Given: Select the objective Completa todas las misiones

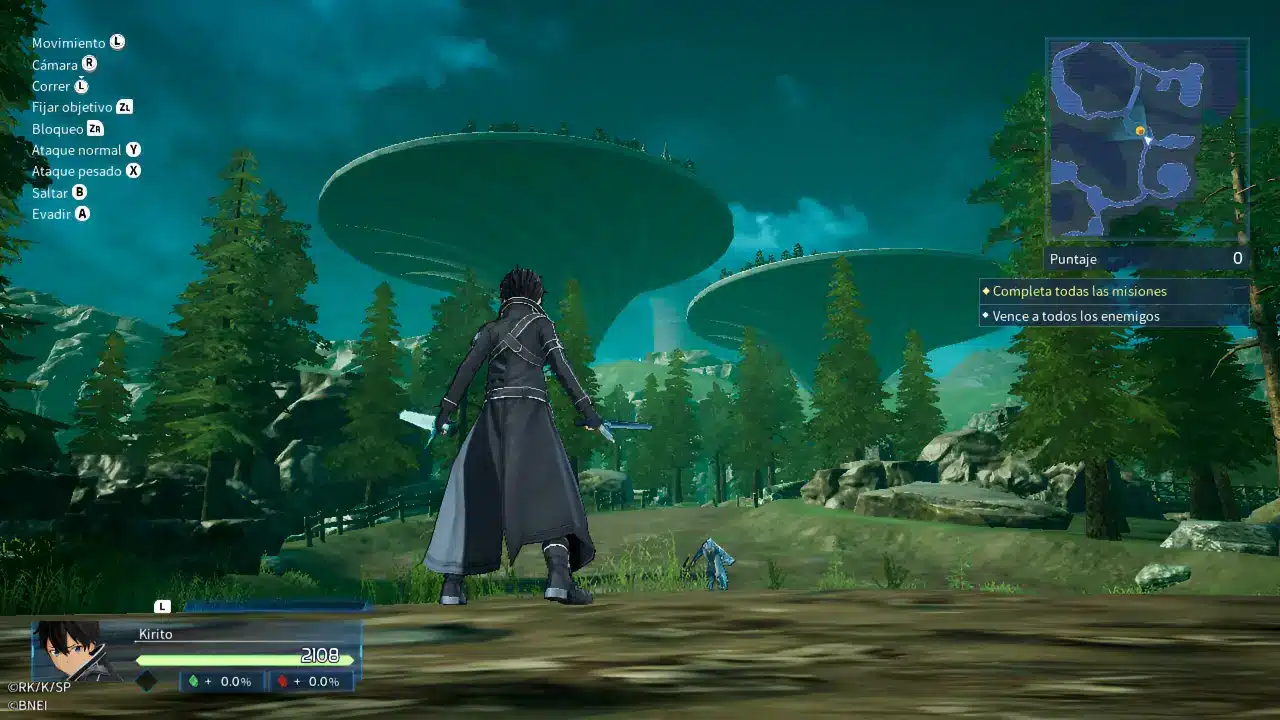Looking at the screenshot, I should tap(1079, 292).
